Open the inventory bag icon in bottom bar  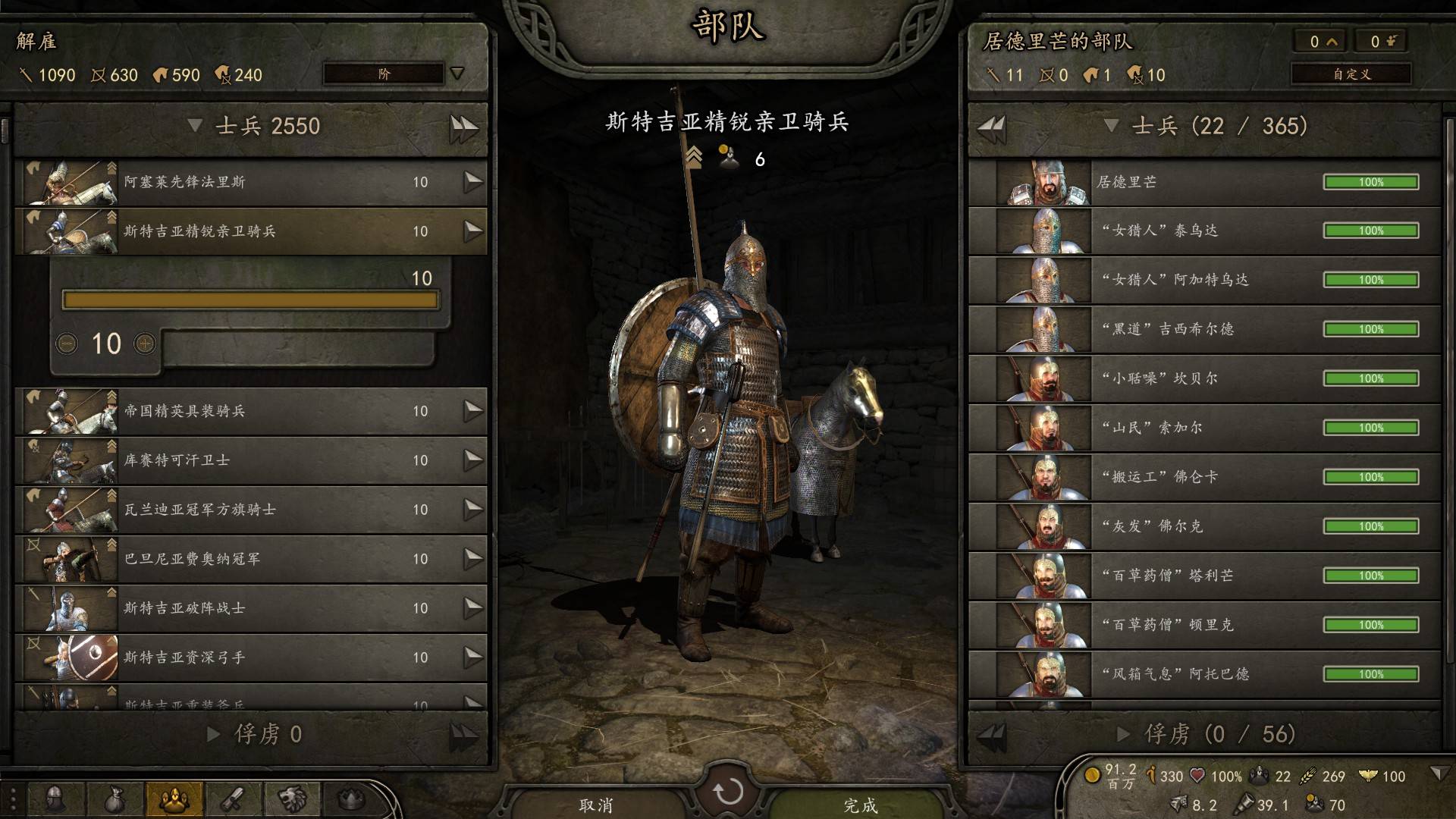pos(115,799)
